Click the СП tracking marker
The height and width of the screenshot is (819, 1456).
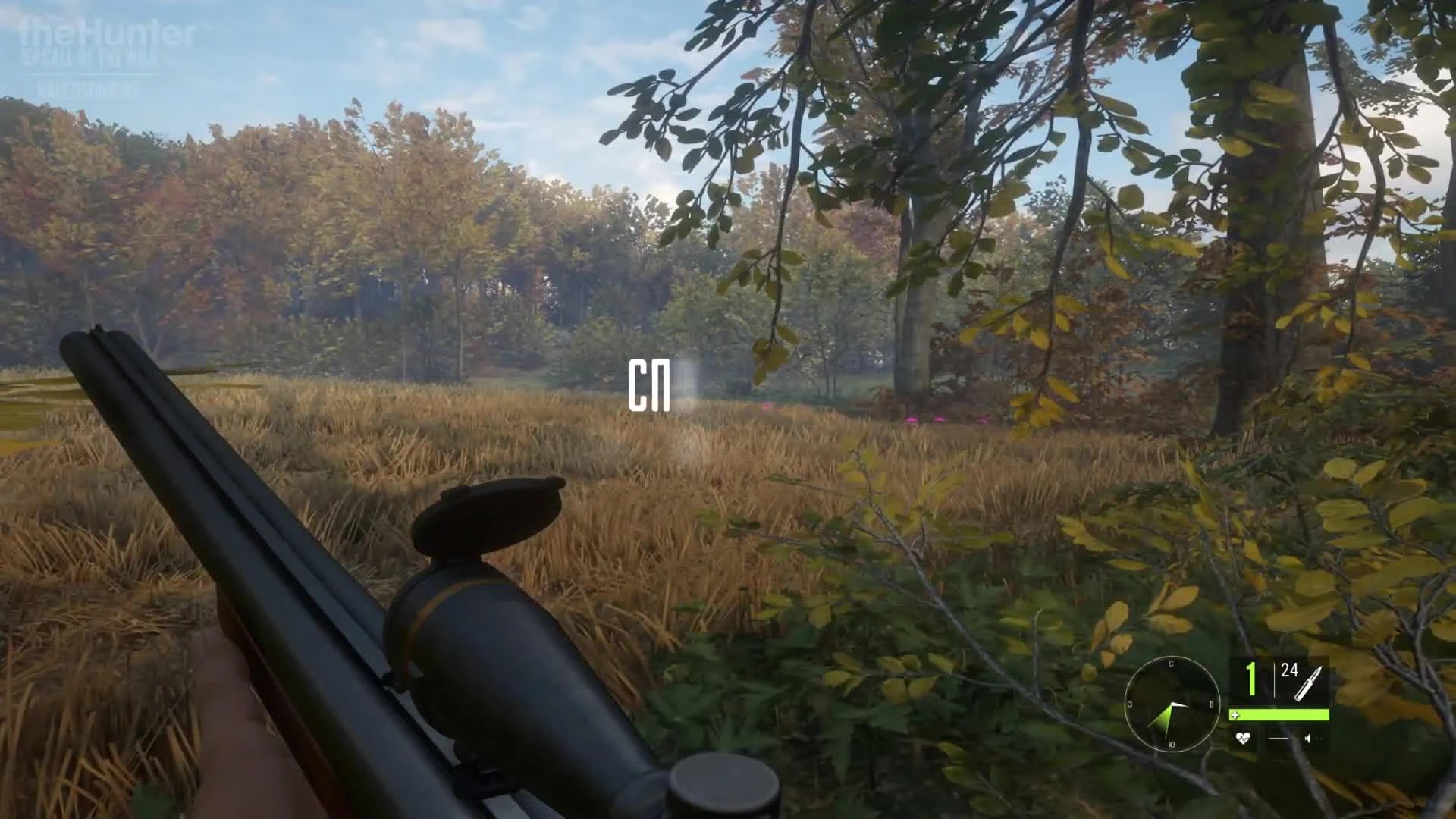(651, 383)
